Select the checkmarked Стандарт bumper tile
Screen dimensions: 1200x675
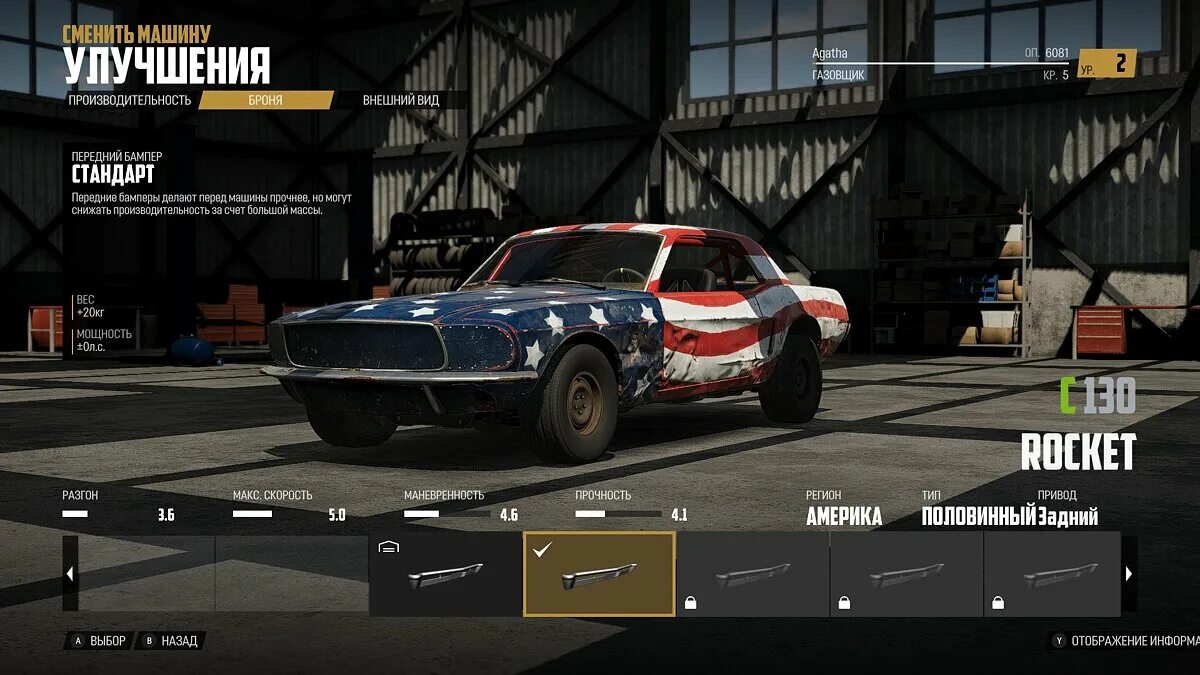[599, 574]
